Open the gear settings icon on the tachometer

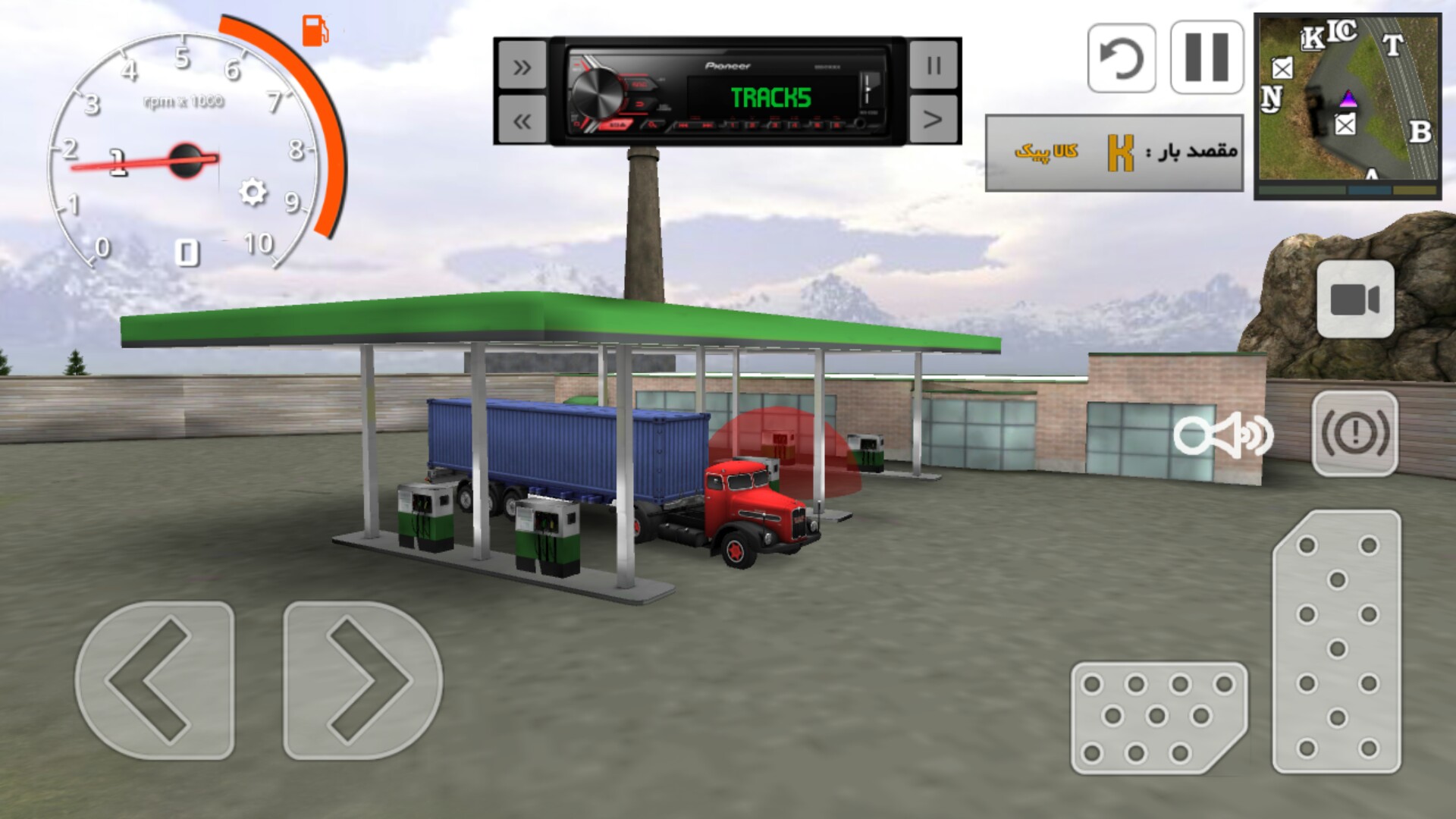[253, 192]
